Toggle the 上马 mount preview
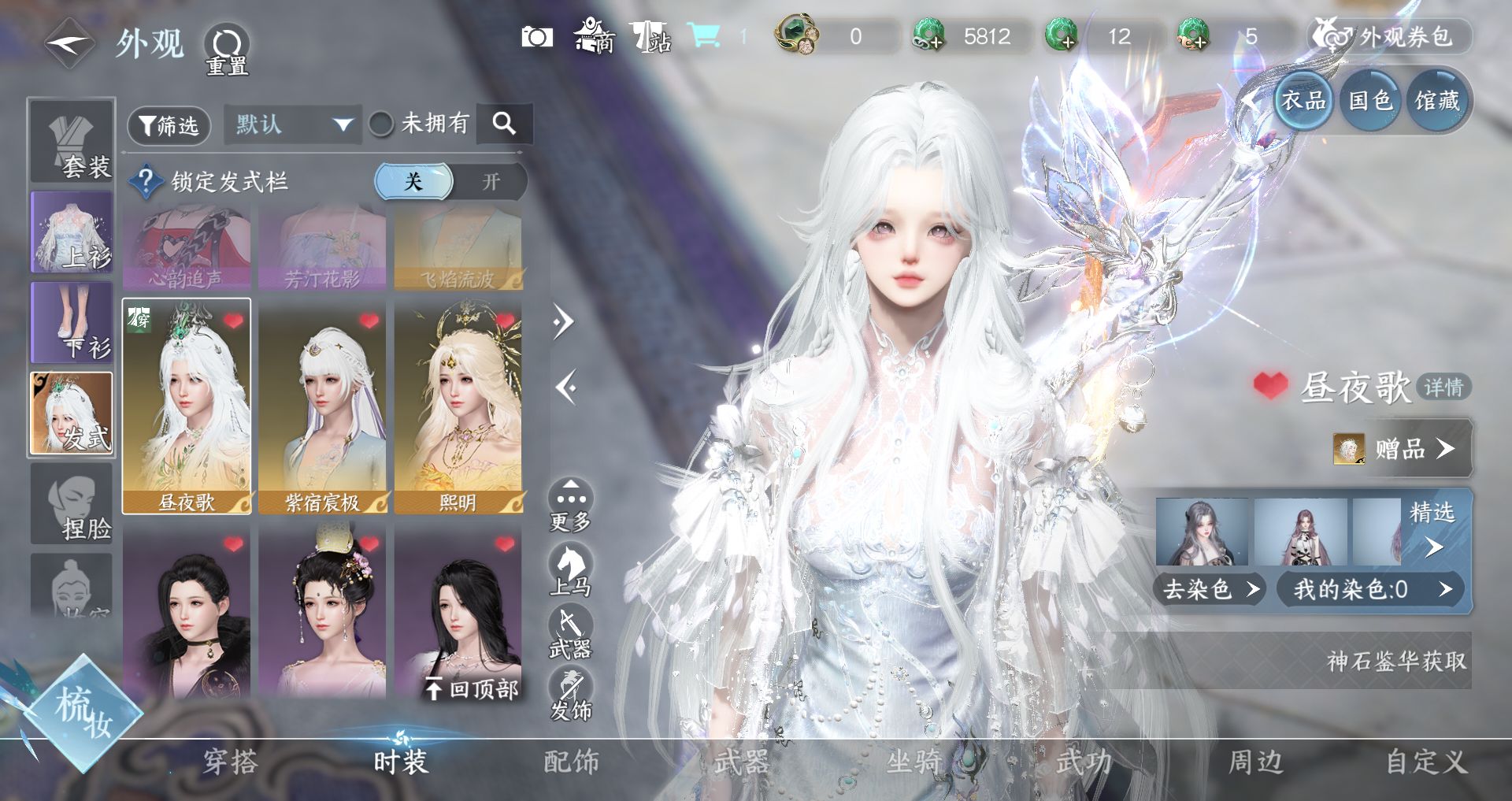 [x=571, y=570]
